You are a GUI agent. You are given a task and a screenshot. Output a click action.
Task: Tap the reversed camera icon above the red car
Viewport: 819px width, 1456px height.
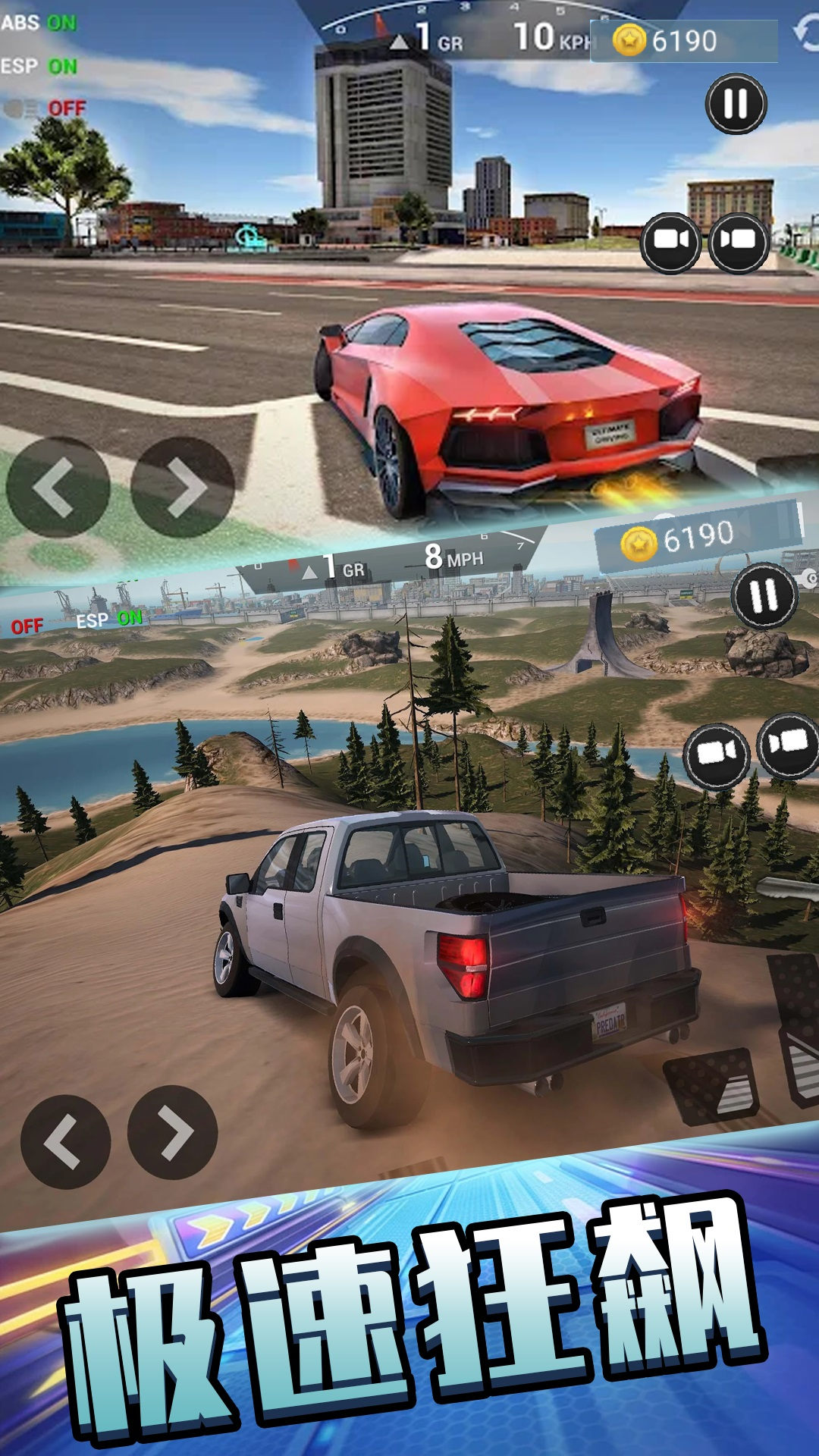point(739,242)
